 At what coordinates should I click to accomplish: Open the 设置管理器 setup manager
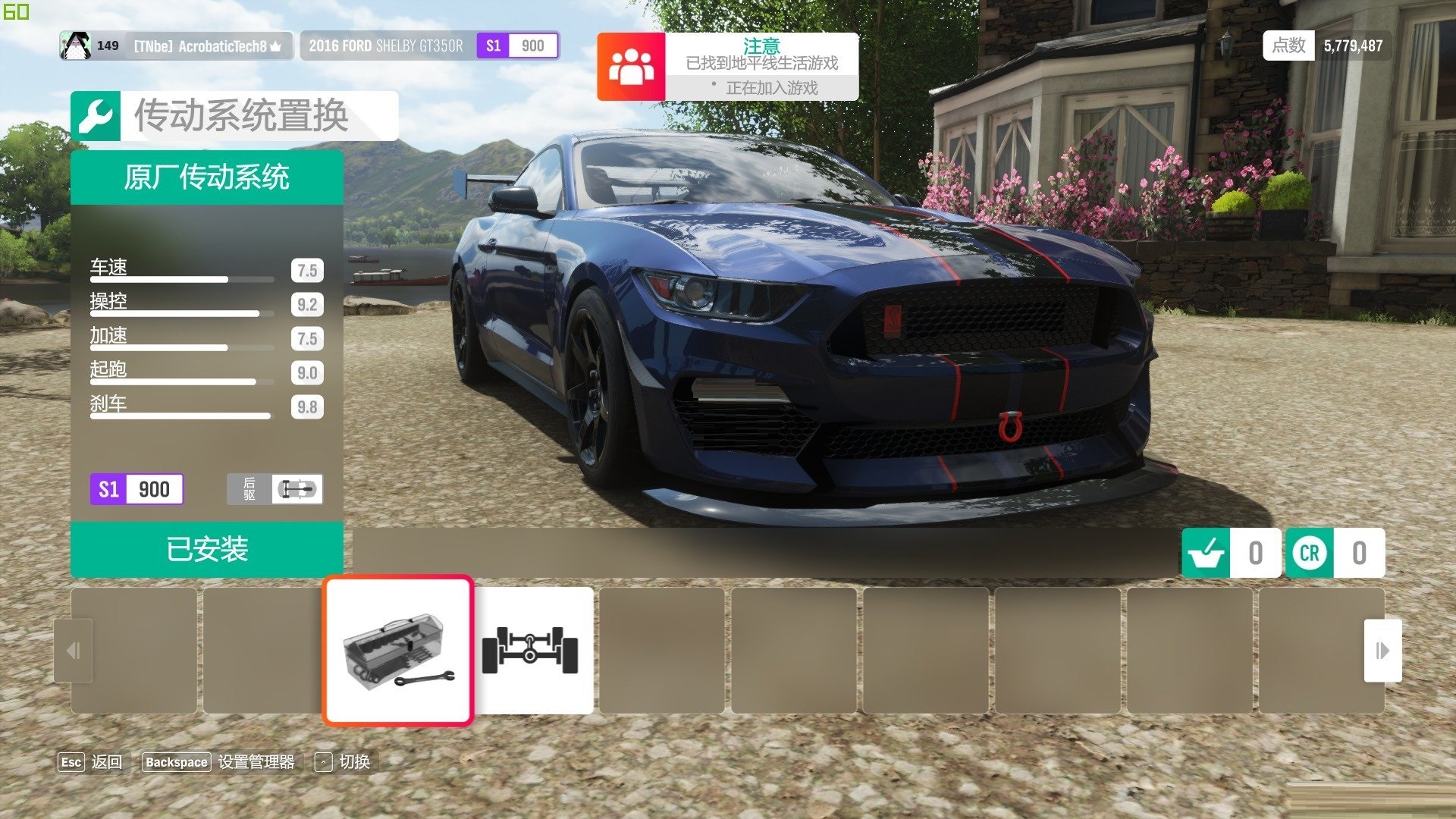219,762
